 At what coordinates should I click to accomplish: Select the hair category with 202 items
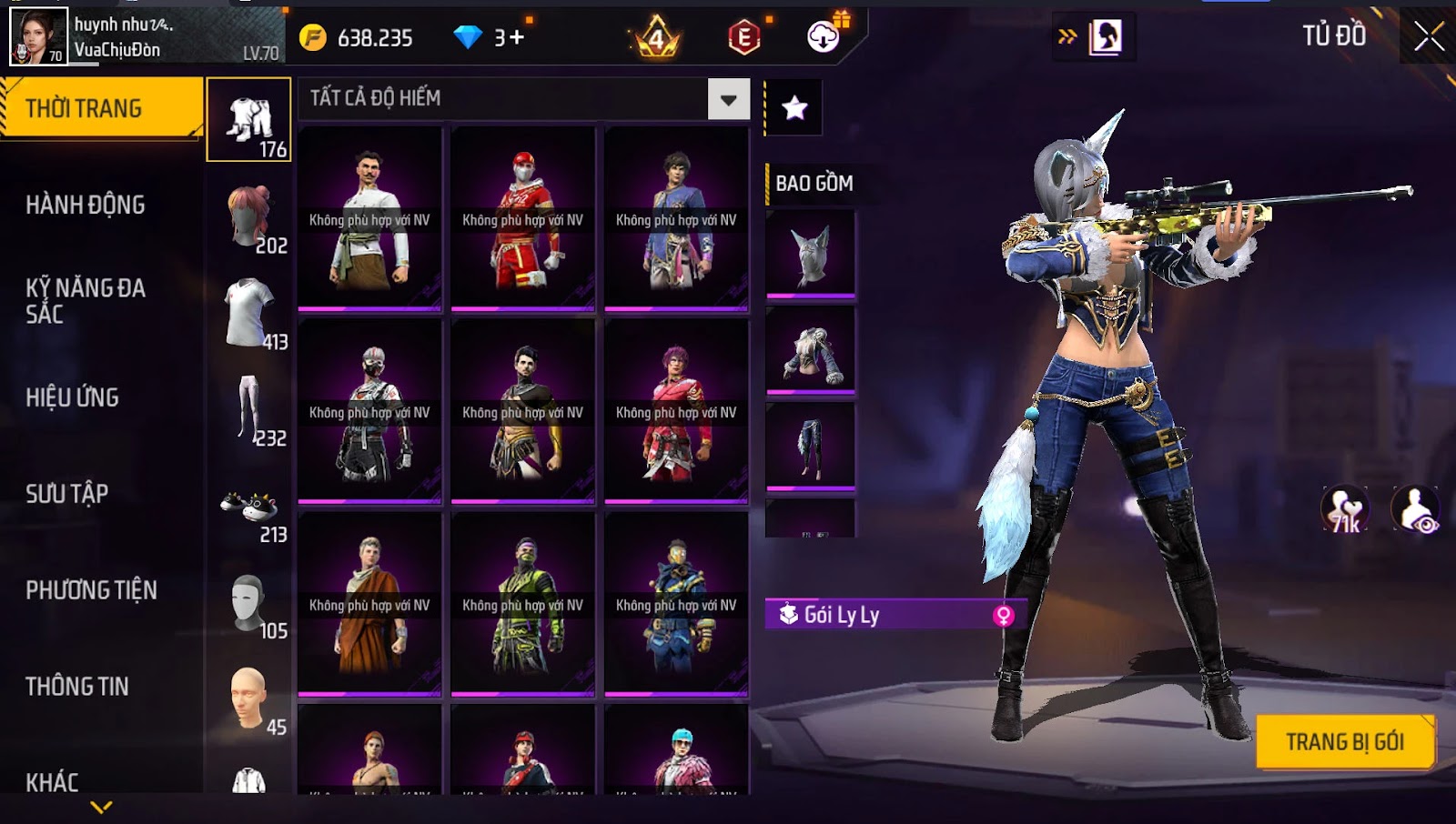[249, 218]
